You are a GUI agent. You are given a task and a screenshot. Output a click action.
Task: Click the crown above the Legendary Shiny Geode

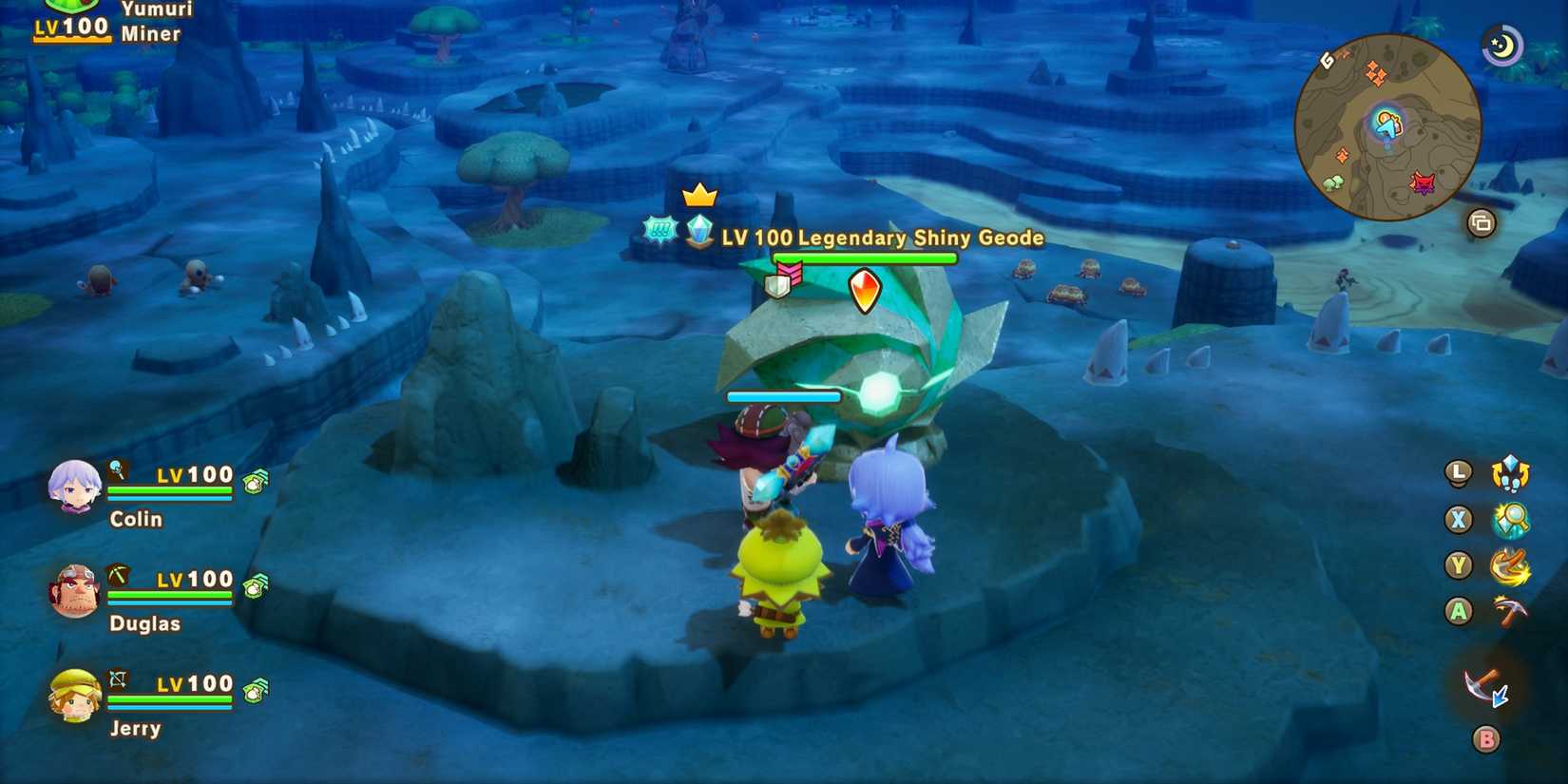click(699, 197)
